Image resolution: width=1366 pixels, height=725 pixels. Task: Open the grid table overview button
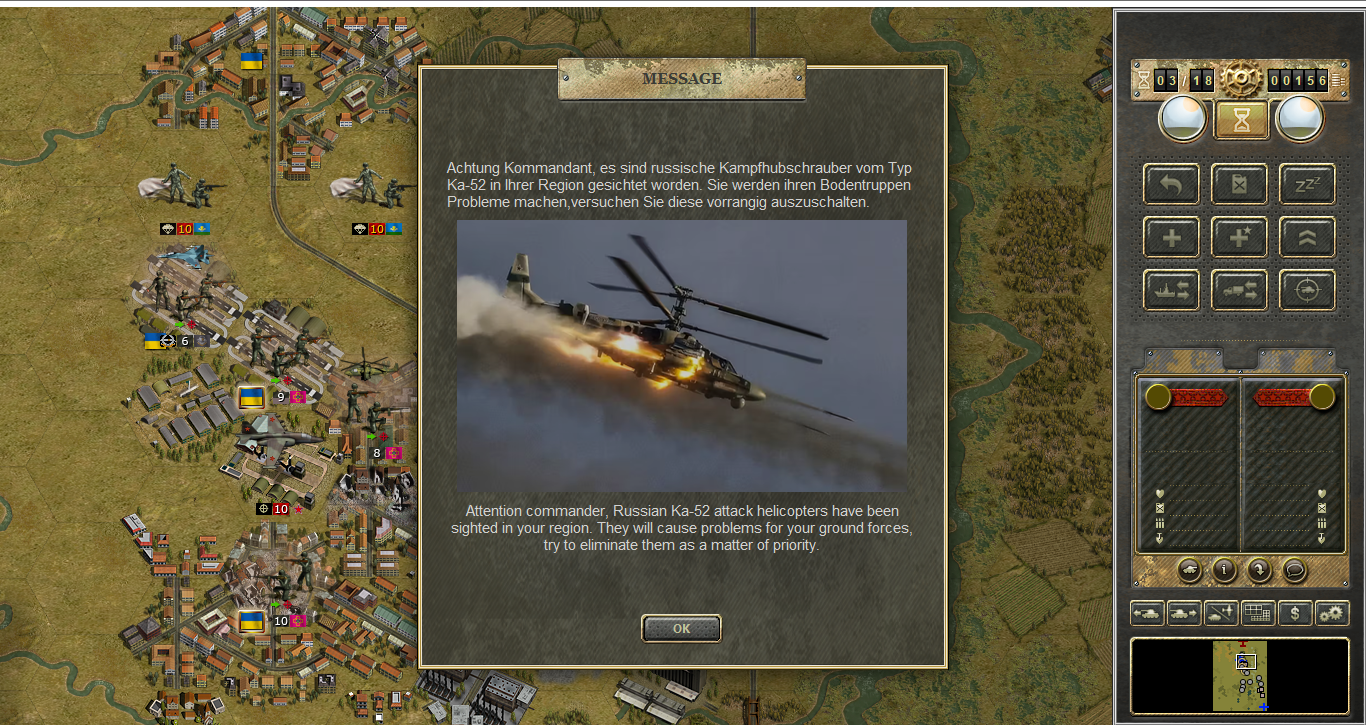point(1258,613)
